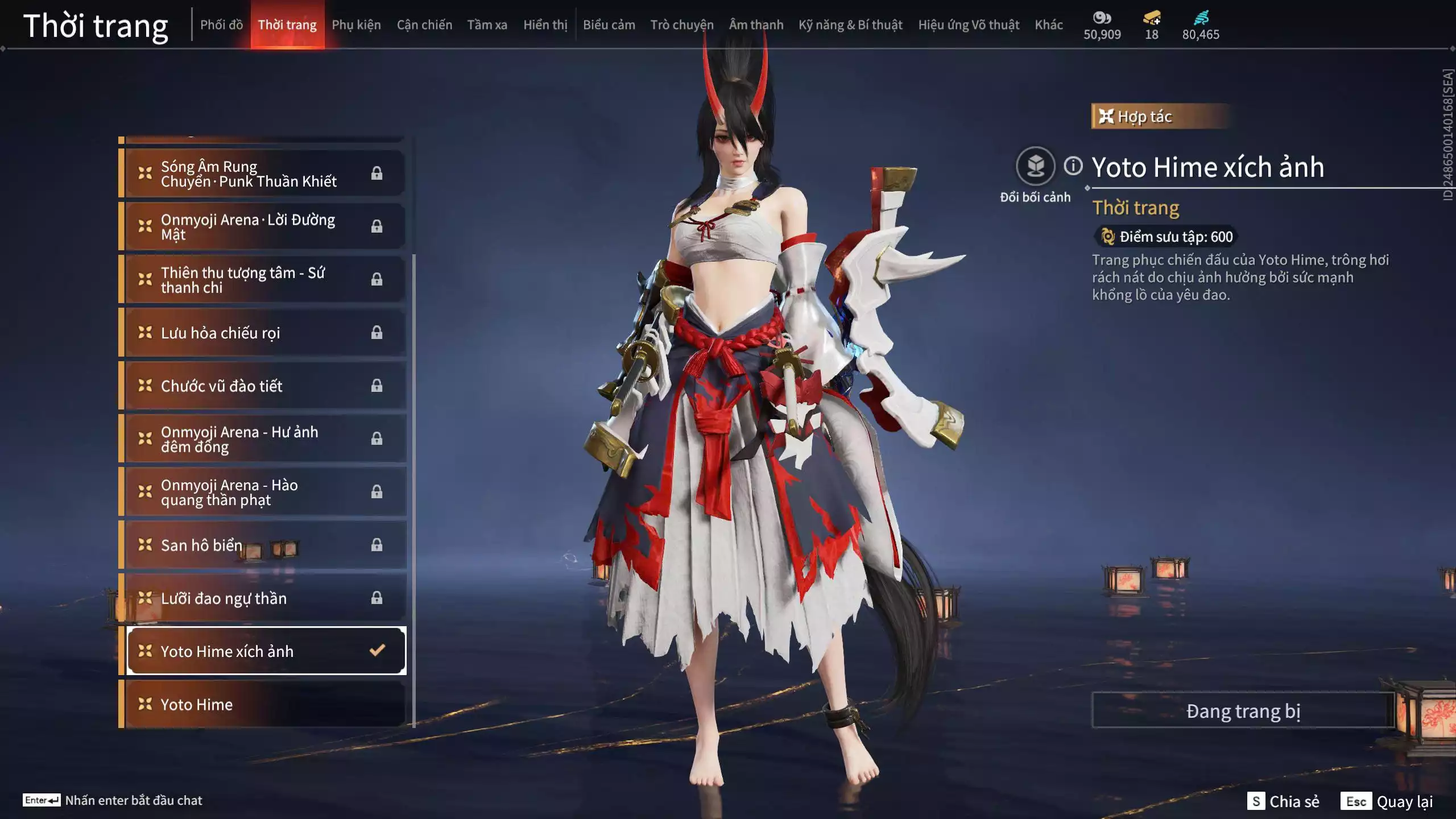Viewport: 1456px width, 819px height.
Task: Select the Hiệu ứng Võ thuật tab
Action: [x=968, y=25]
